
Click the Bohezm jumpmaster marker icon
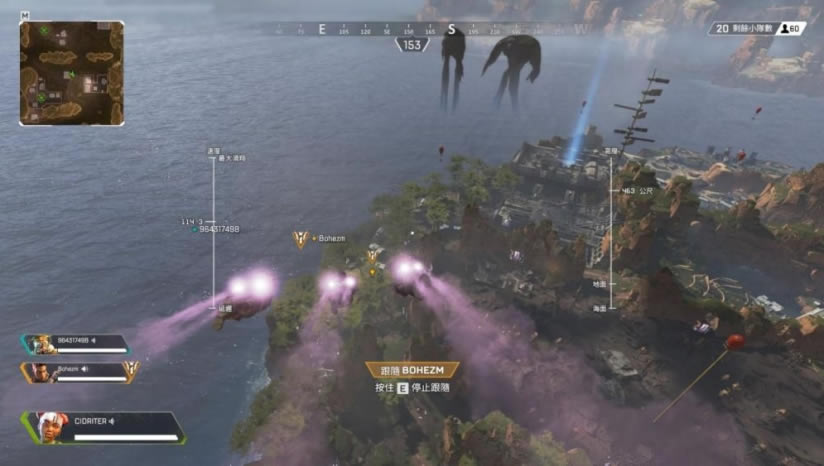coord(299,238)
